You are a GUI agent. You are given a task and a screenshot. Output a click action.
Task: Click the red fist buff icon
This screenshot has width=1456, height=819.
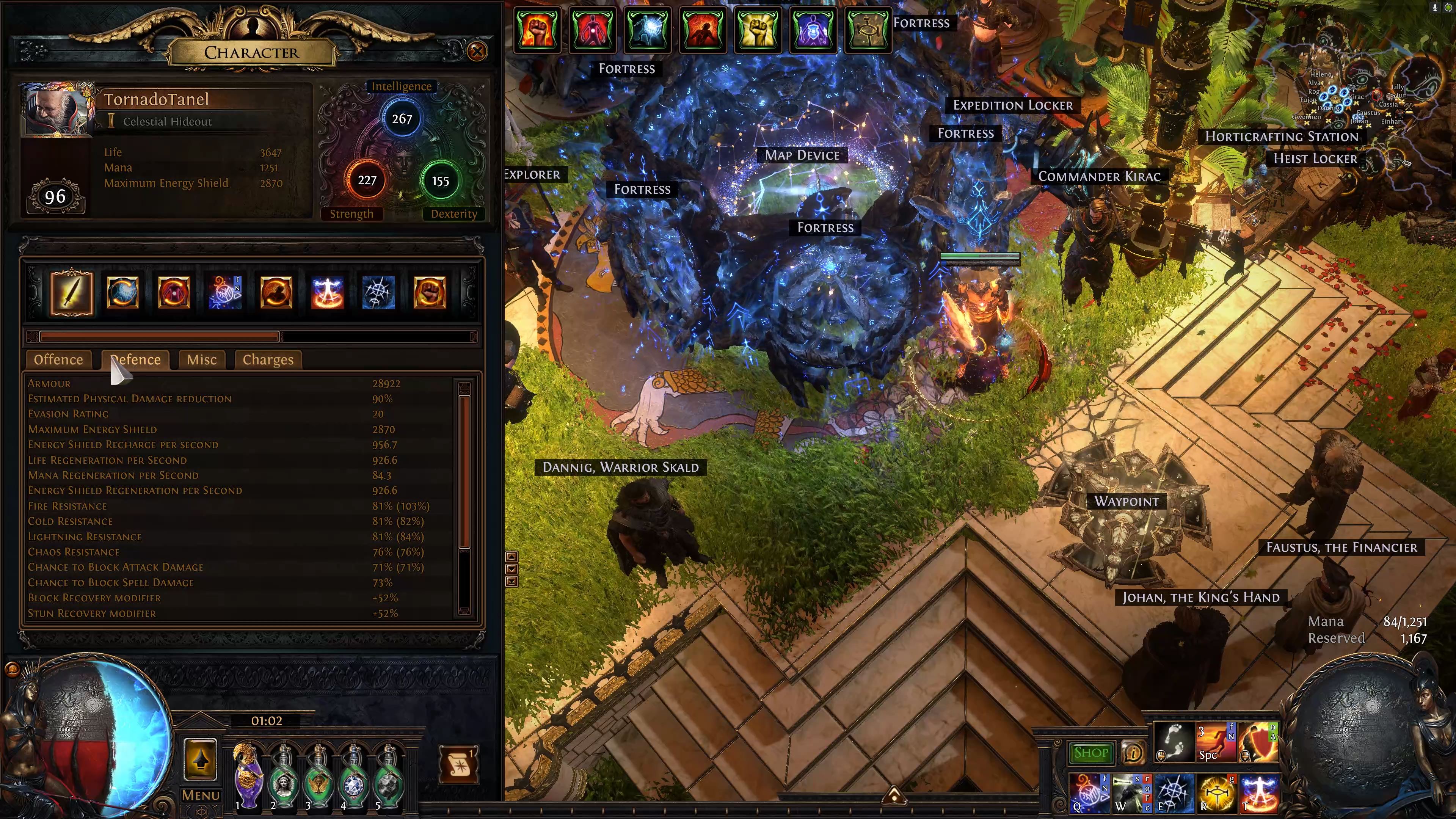tap(537, 30)
